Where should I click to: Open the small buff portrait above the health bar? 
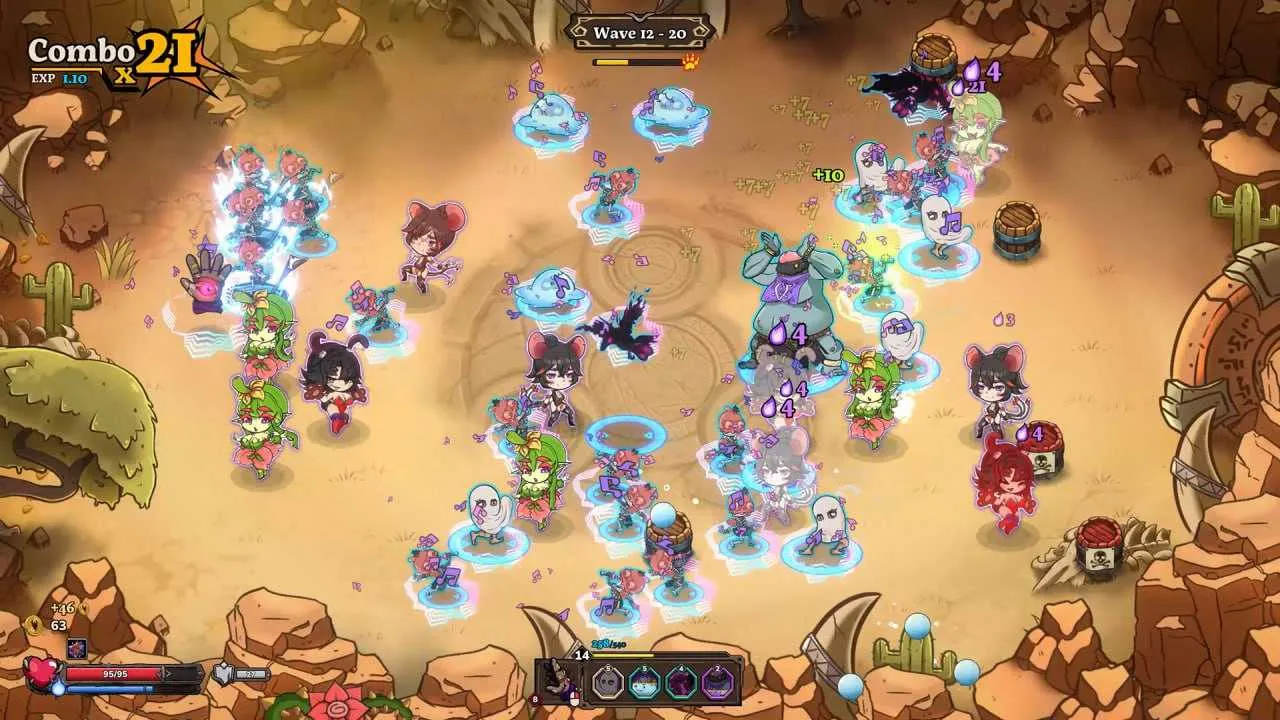pos(77,648)
